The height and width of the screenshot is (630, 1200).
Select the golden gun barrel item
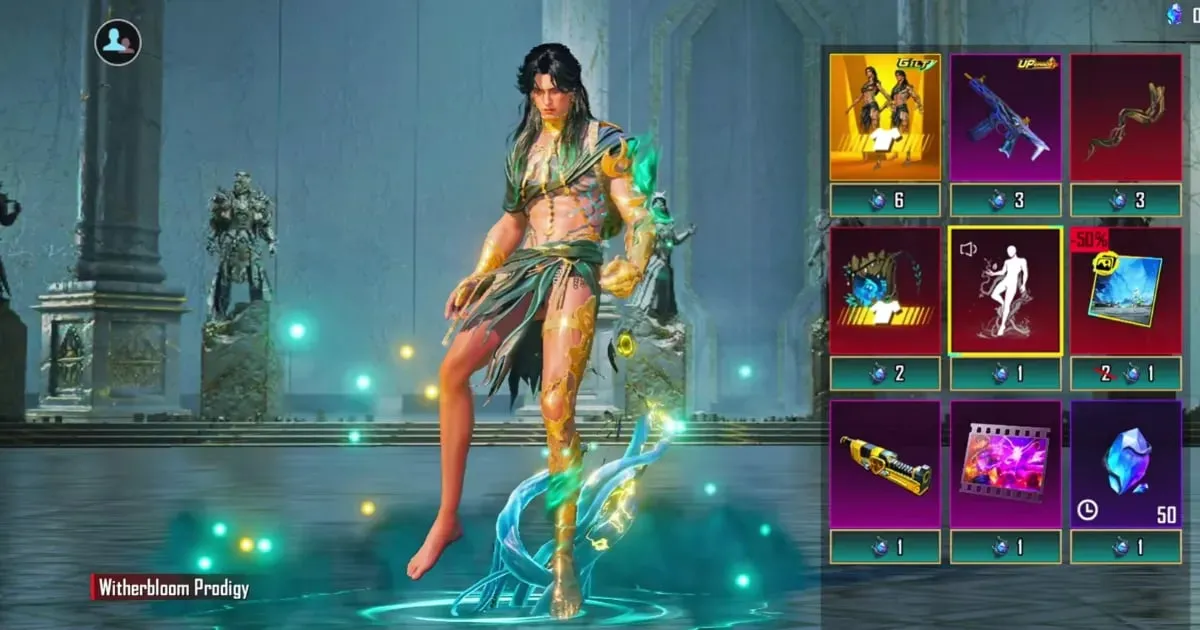click(x=885, y=464)
